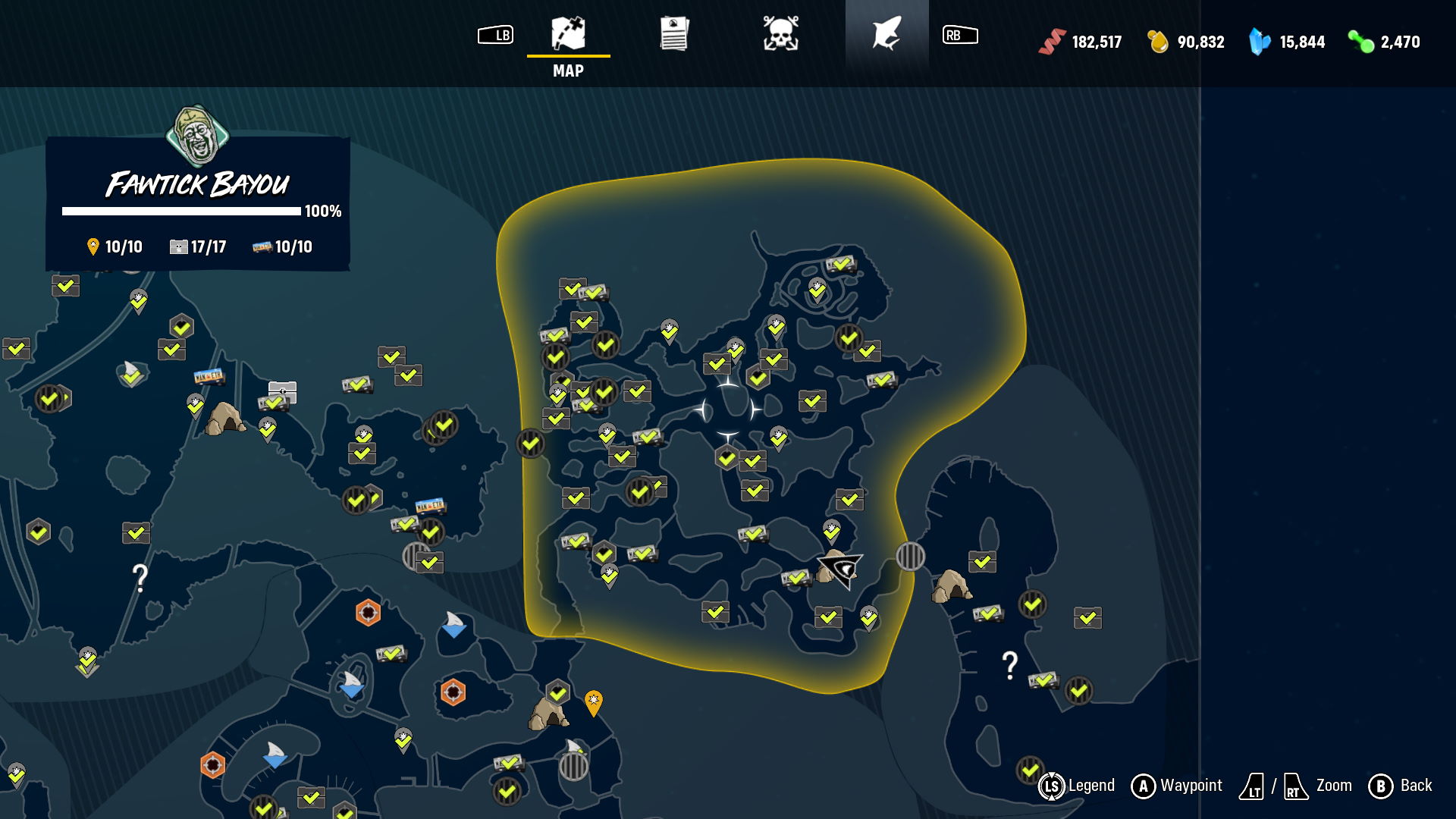Set a Waypoint with the A prompt
The width and height of the screenshot is (1456, 819).
(1142, 786)
